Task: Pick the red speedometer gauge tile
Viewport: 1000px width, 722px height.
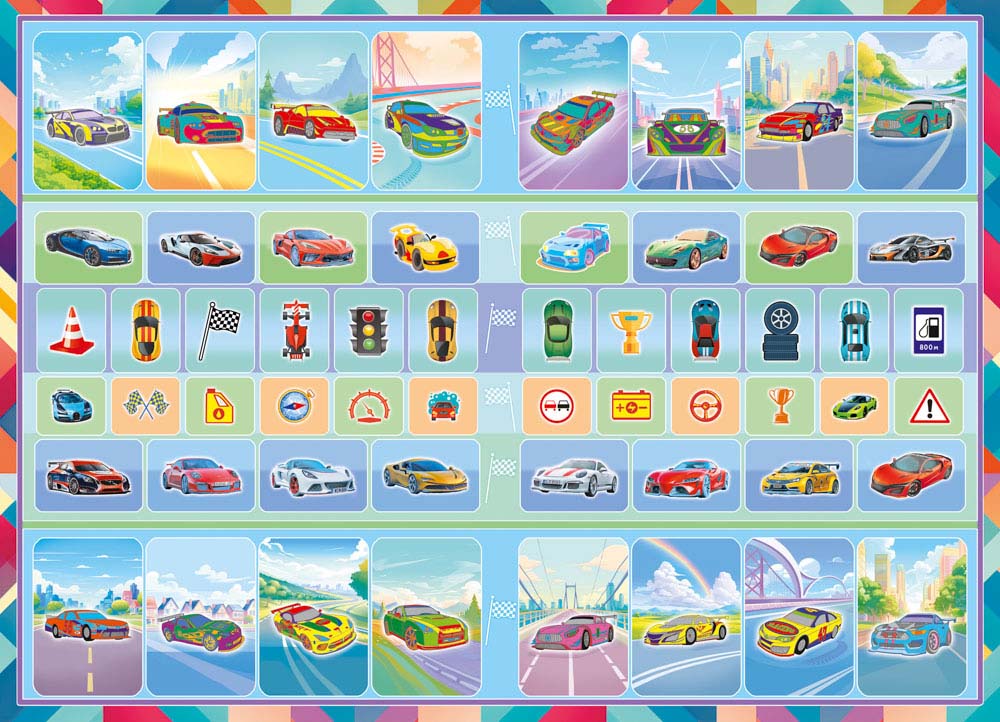Action: [x=368, y=405]
